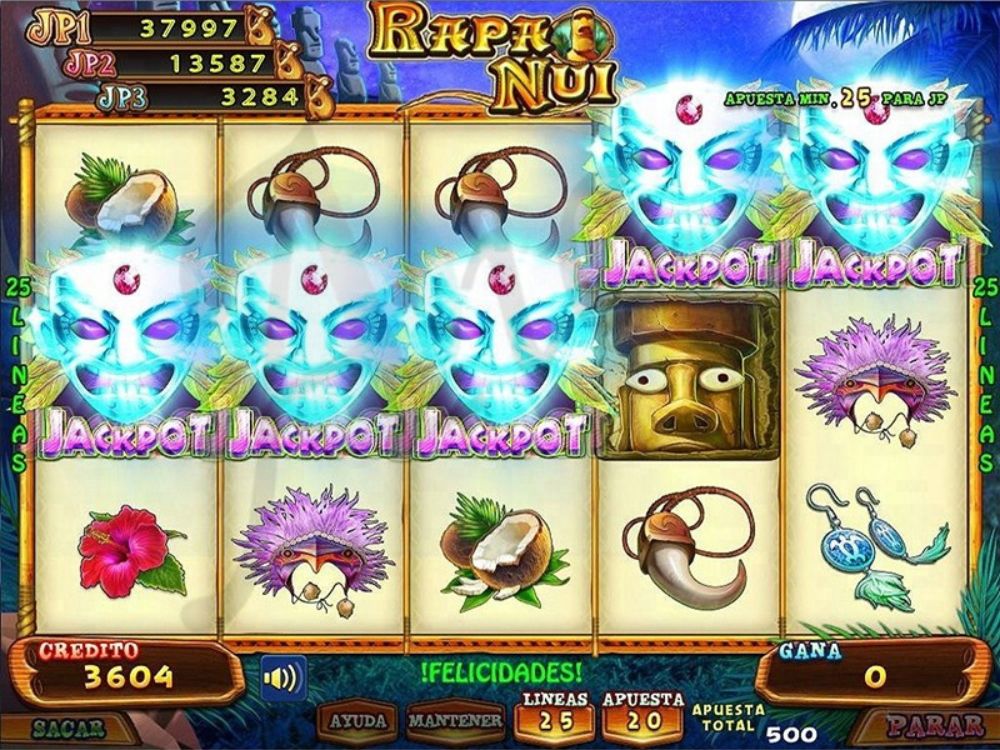Image resolution: width=1000 pixels, height=750 pixels.
Task: Stop the reels with PARAR
Action: tap(934, 725)
